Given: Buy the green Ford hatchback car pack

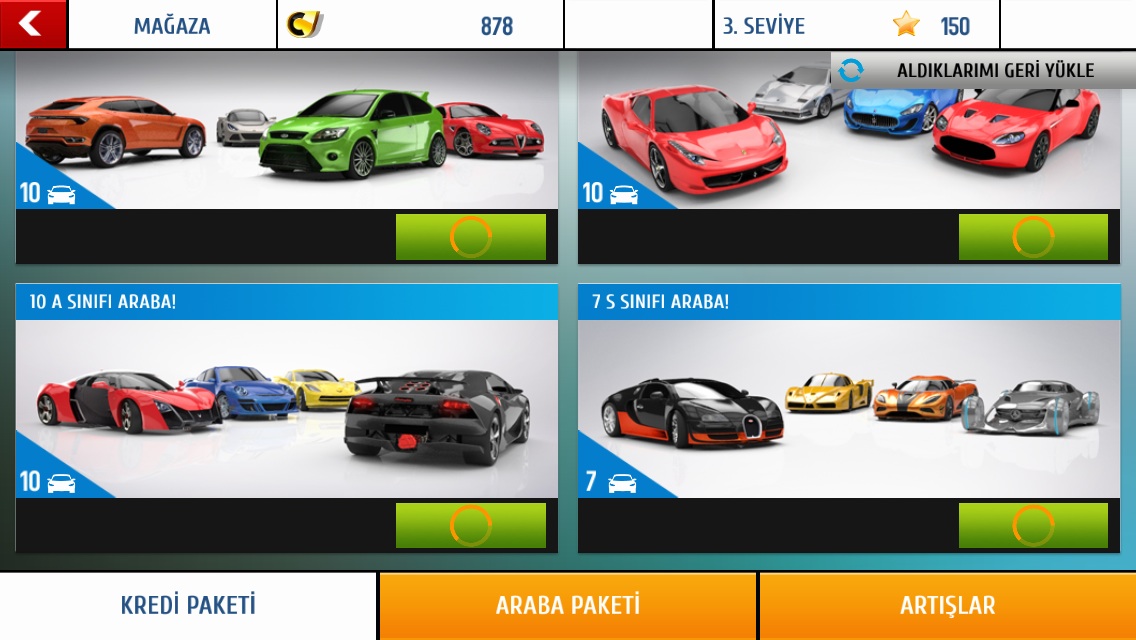Looking at the screenshot, I should pyautogui.click(x=470, y=237).
